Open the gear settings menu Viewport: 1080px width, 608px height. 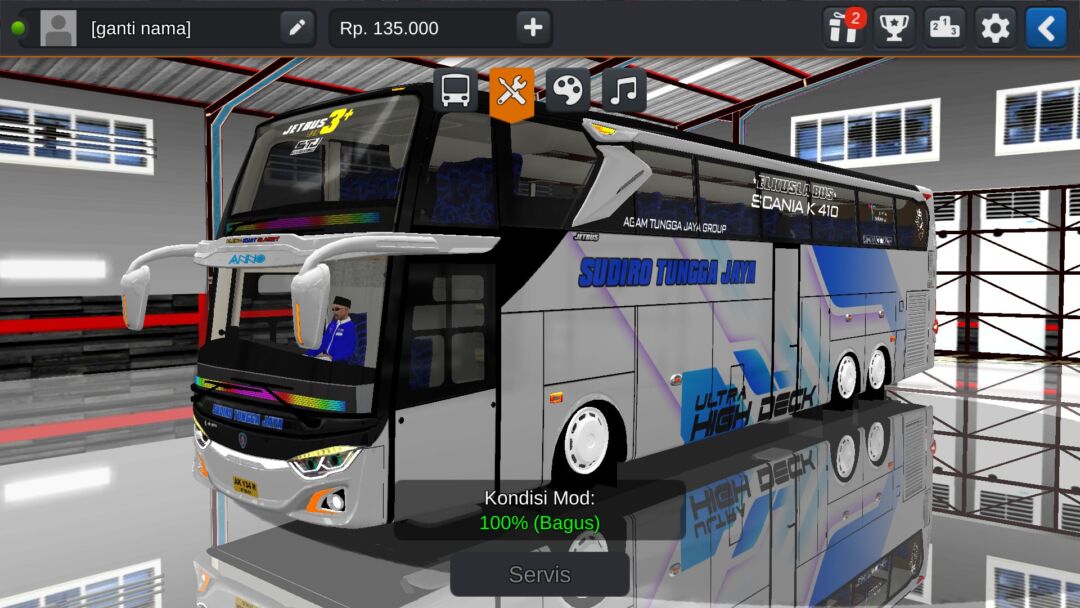pos(995,28)
